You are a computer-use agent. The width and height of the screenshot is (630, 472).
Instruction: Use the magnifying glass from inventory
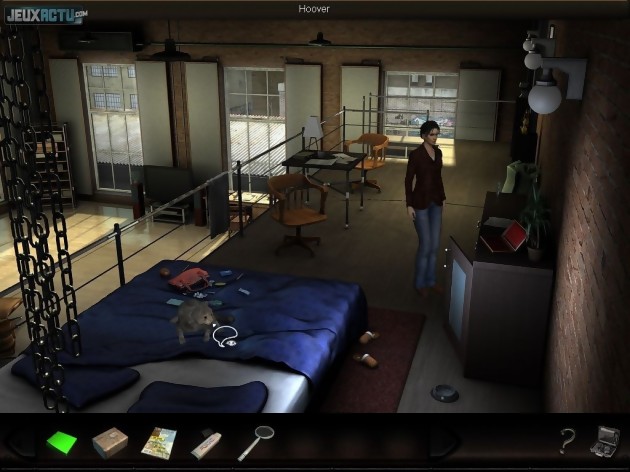coord(255,441)
